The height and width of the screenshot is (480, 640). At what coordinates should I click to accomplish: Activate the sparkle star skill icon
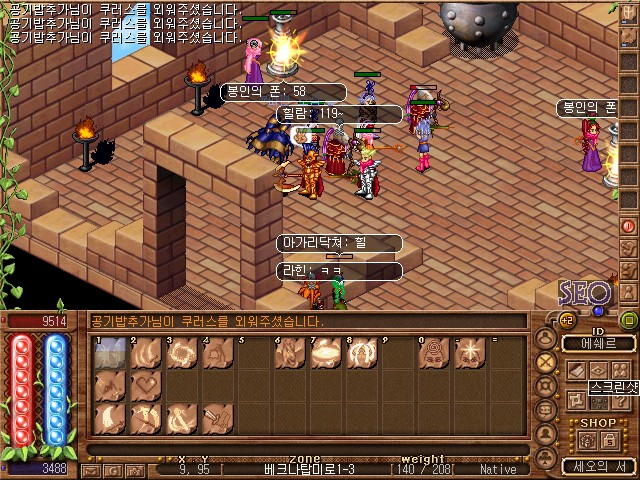469,352
